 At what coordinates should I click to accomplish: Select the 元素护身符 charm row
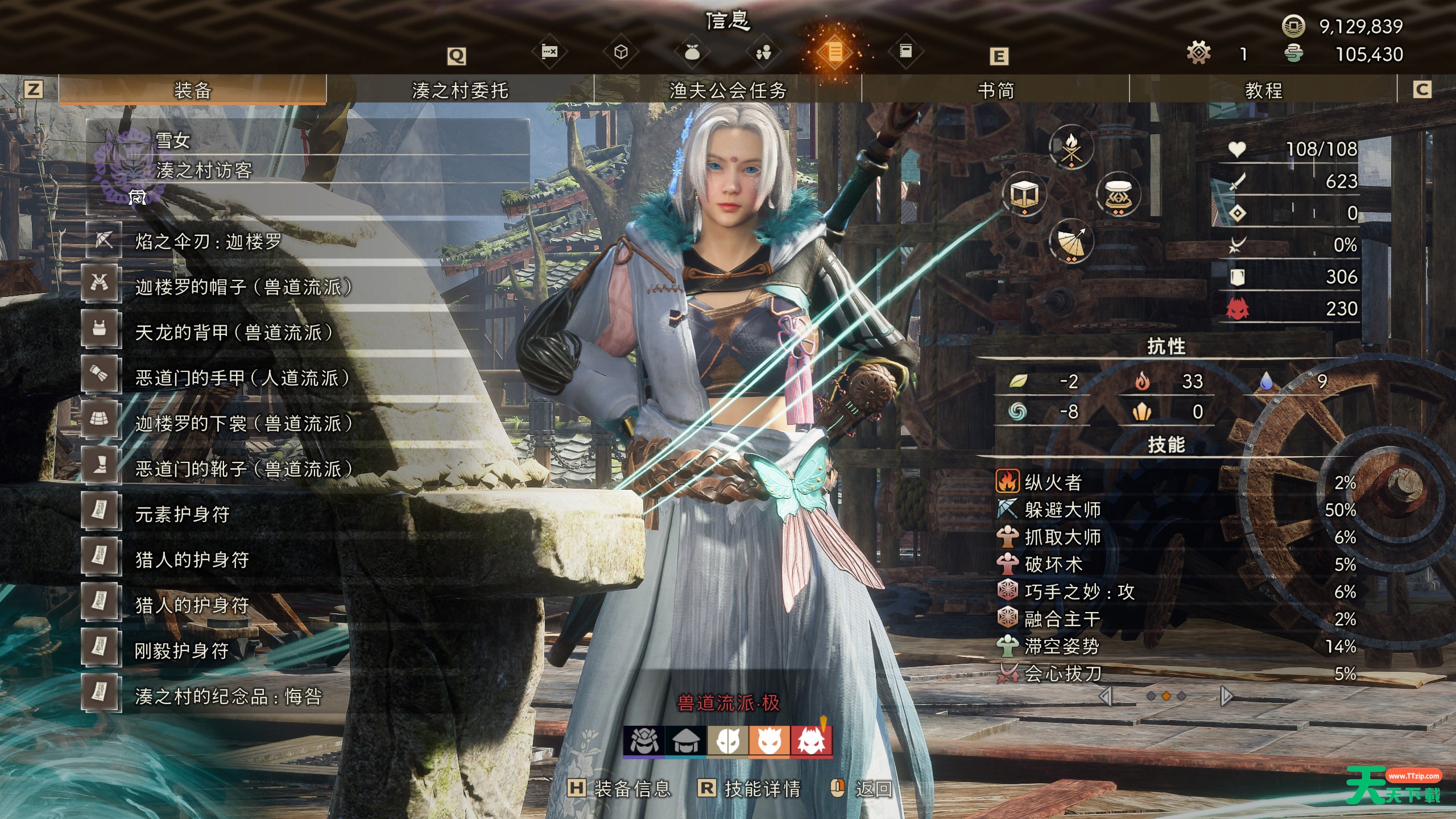tap(182, 515)
